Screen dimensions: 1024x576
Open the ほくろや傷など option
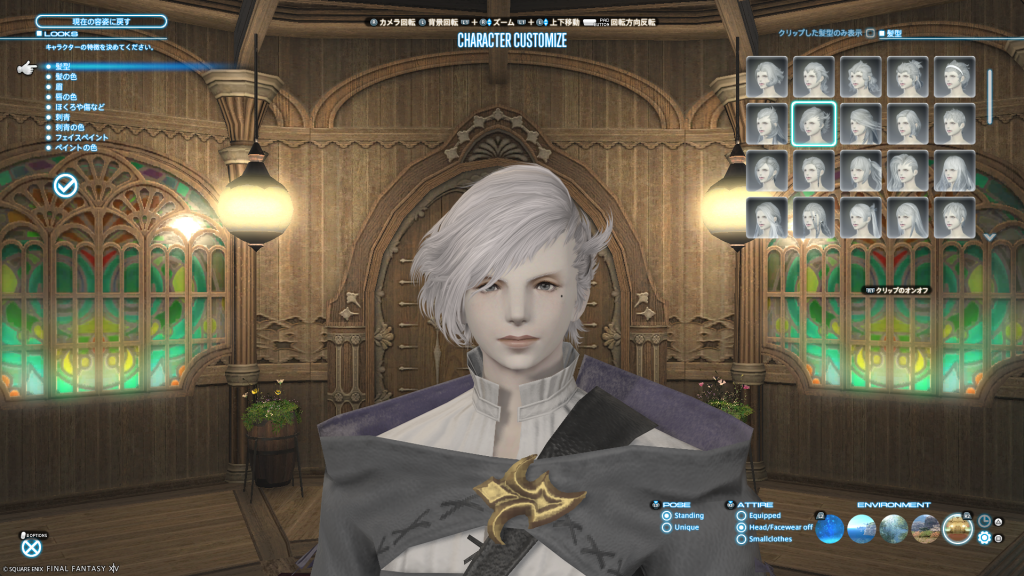tap(80, 107)
